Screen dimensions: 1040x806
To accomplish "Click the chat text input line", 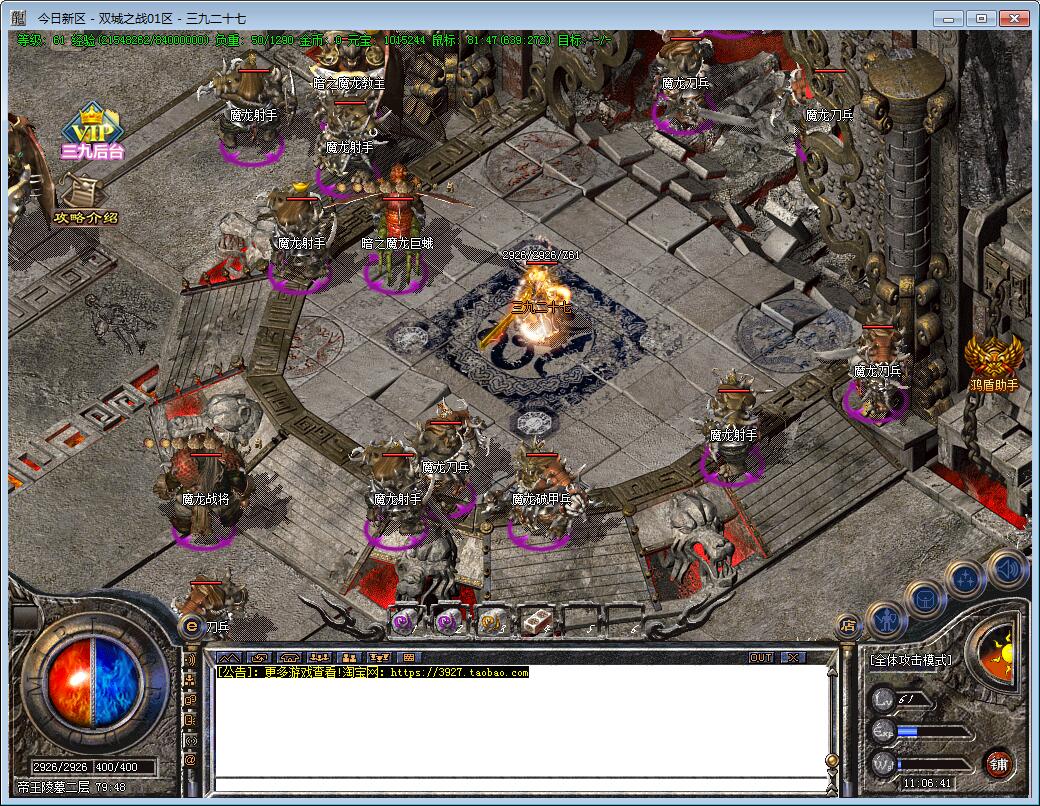I will pyautogui.click(x=520, y=782).
